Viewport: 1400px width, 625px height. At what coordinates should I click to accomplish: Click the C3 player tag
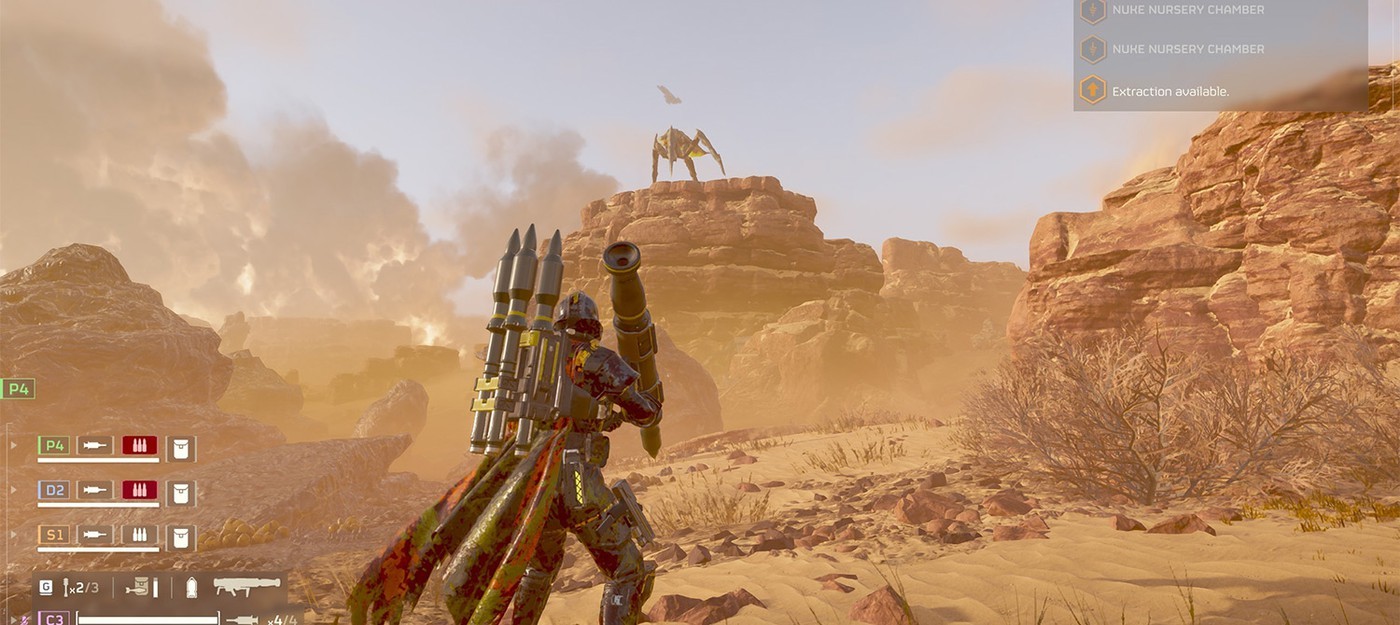(x=54, y=619)
